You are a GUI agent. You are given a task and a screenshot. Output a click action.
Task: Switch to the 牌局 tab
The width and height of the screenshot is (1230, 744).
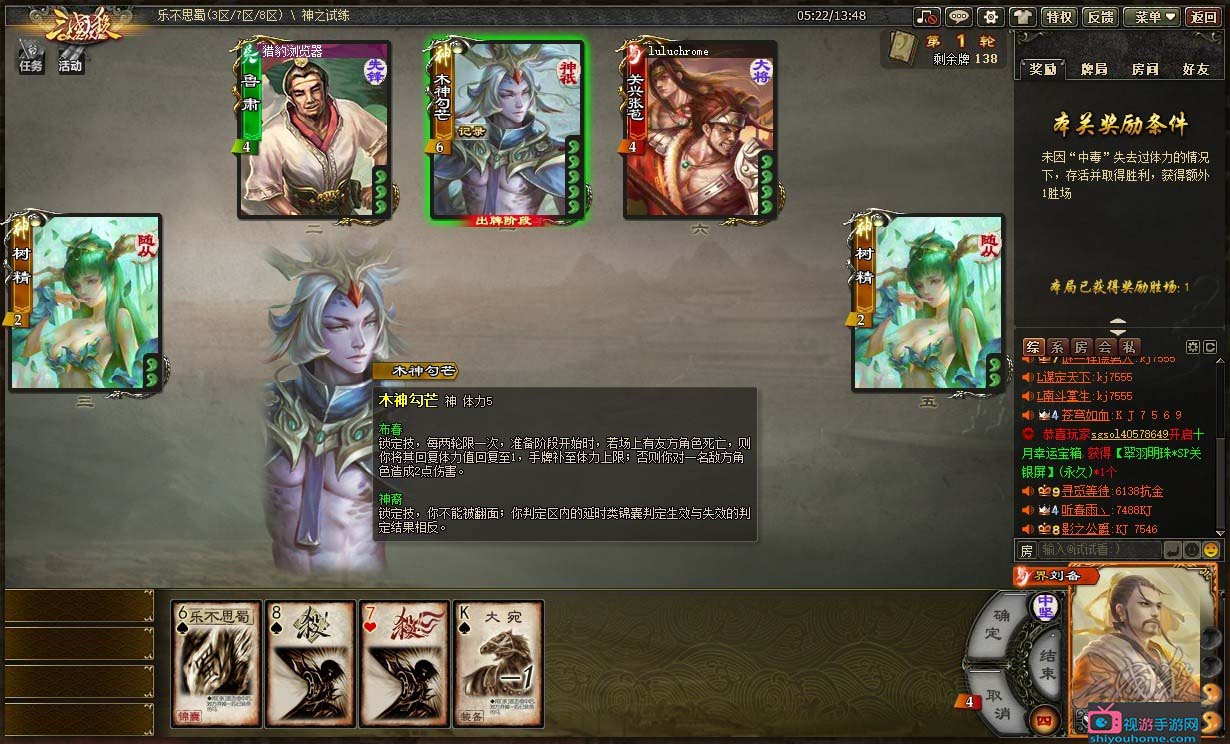click(x=1094, y=69)
